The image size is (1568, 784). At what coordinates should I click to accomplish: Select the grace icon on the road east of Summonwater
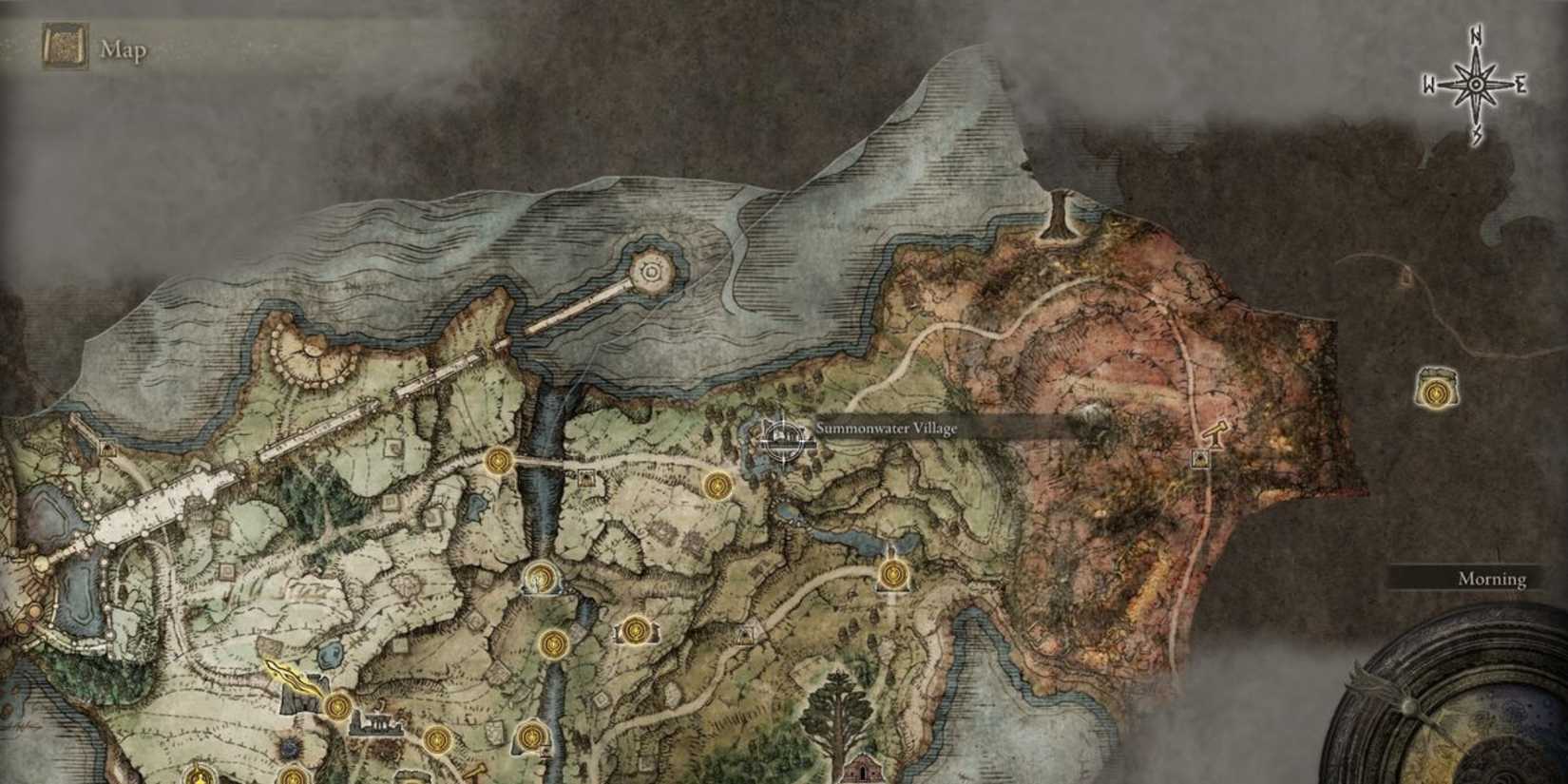click(x=717, y=485)
